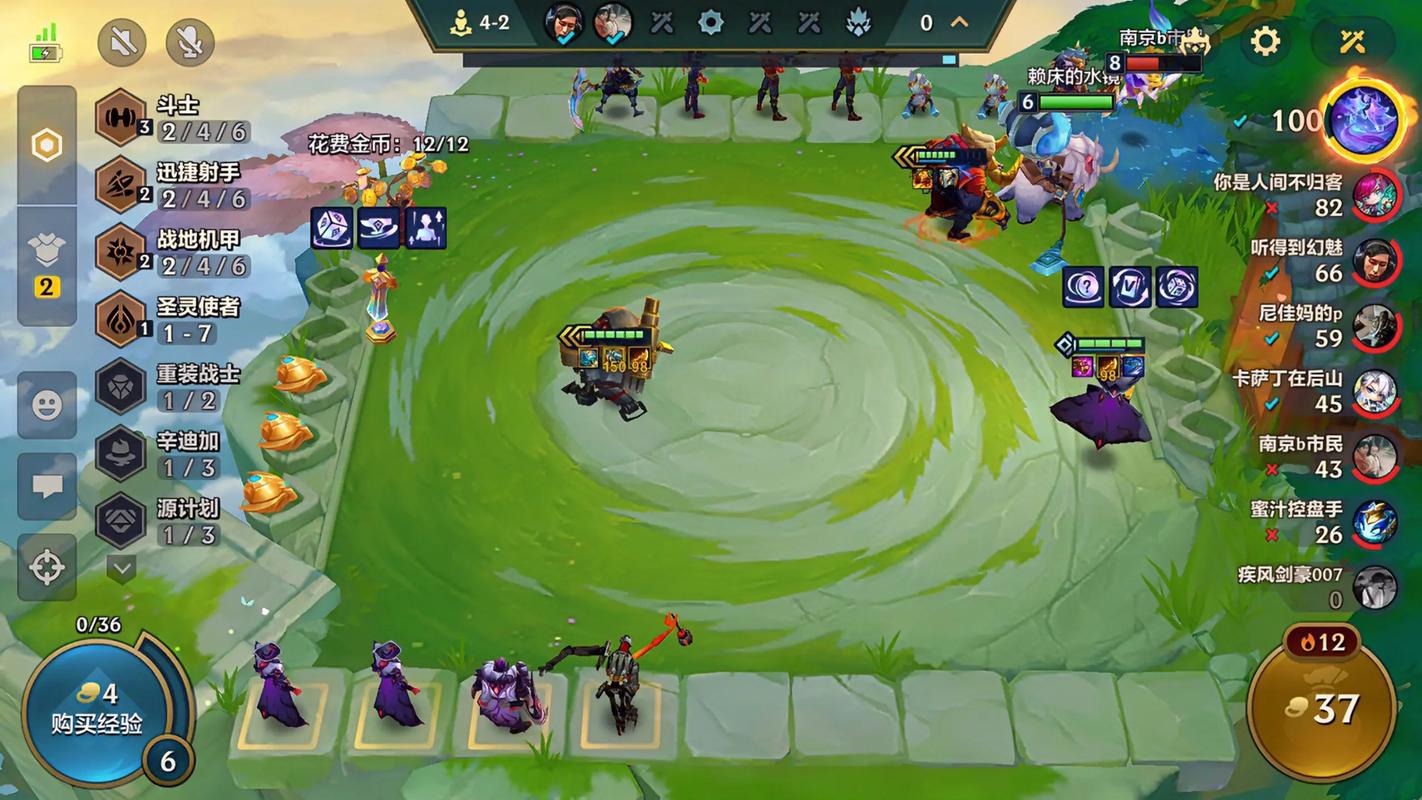Image resolution: width=1422 pixels, height=800 pixels.
Task: Select the 斗士 trait entry
Action: click(170, 118)
